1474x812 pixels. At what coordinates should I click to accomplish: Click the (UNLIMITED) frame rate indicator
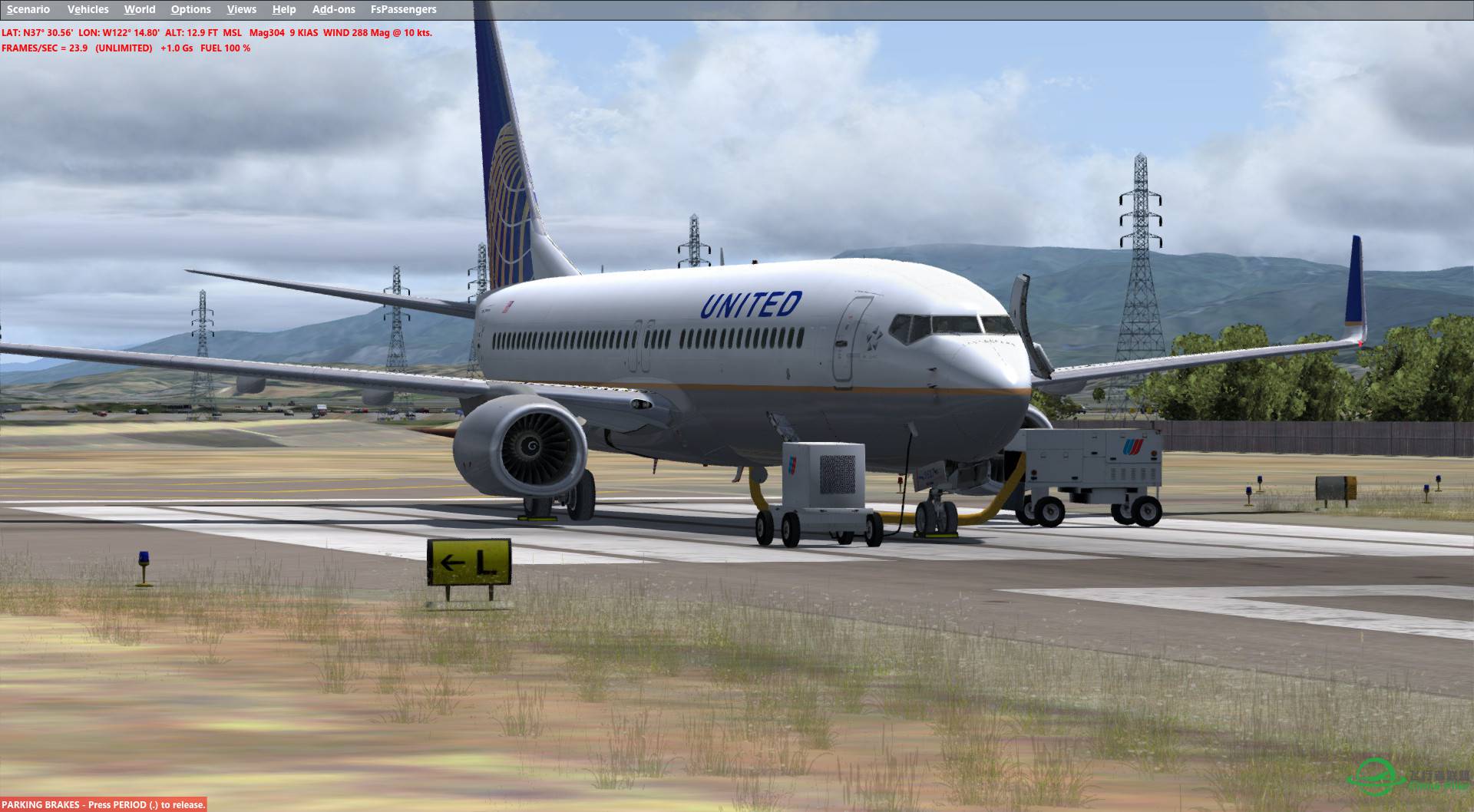(124, 48)
